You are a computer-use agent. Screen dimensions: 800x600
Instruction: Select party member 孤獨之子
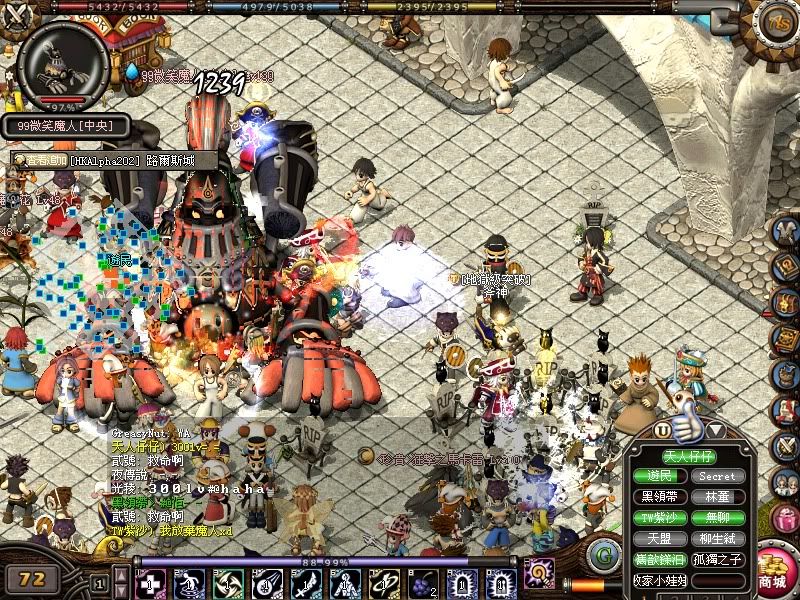(x=717, y=560)
